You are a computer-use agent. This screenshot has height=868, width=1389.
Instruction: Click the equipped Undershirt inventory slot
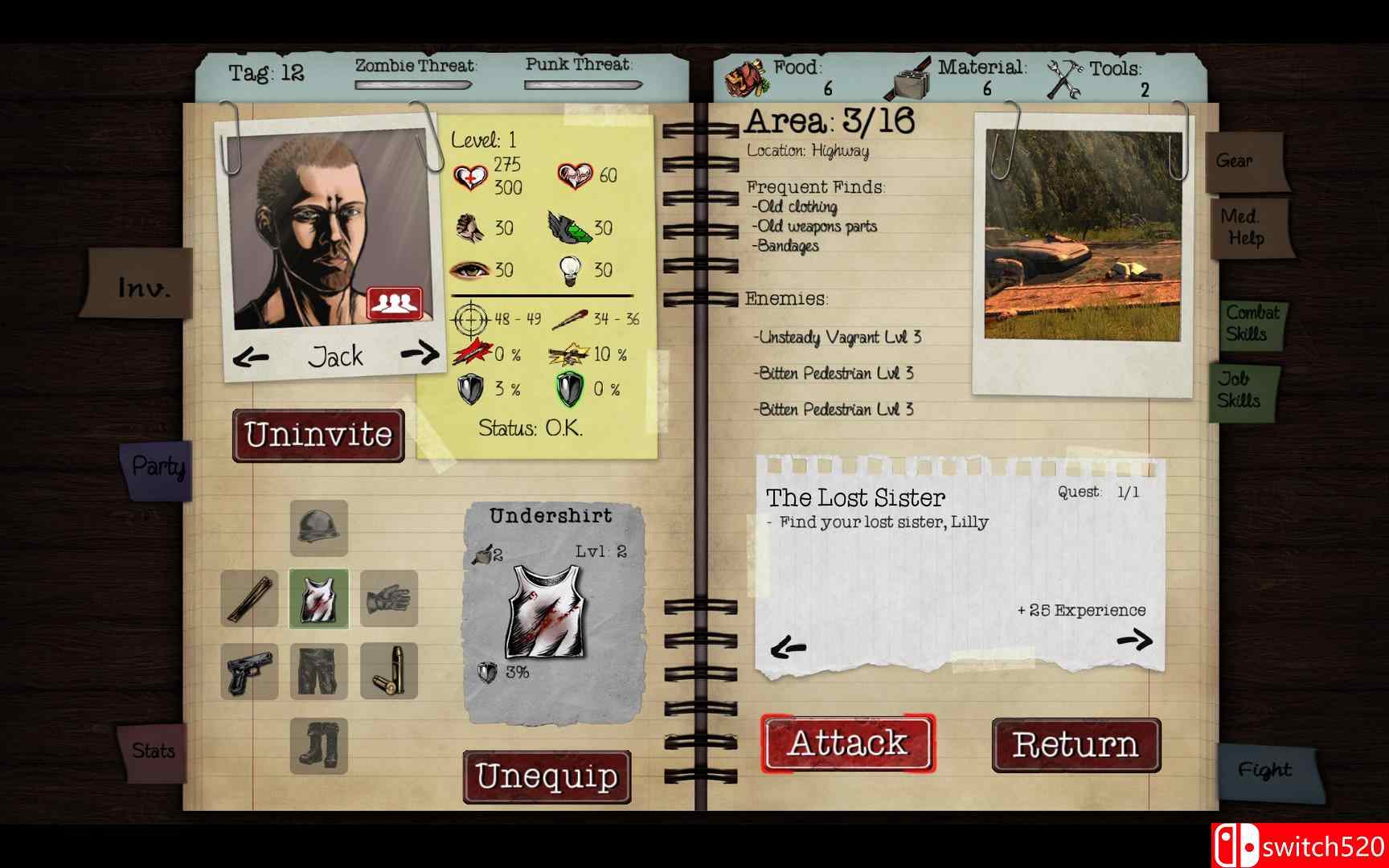[319, 600]
